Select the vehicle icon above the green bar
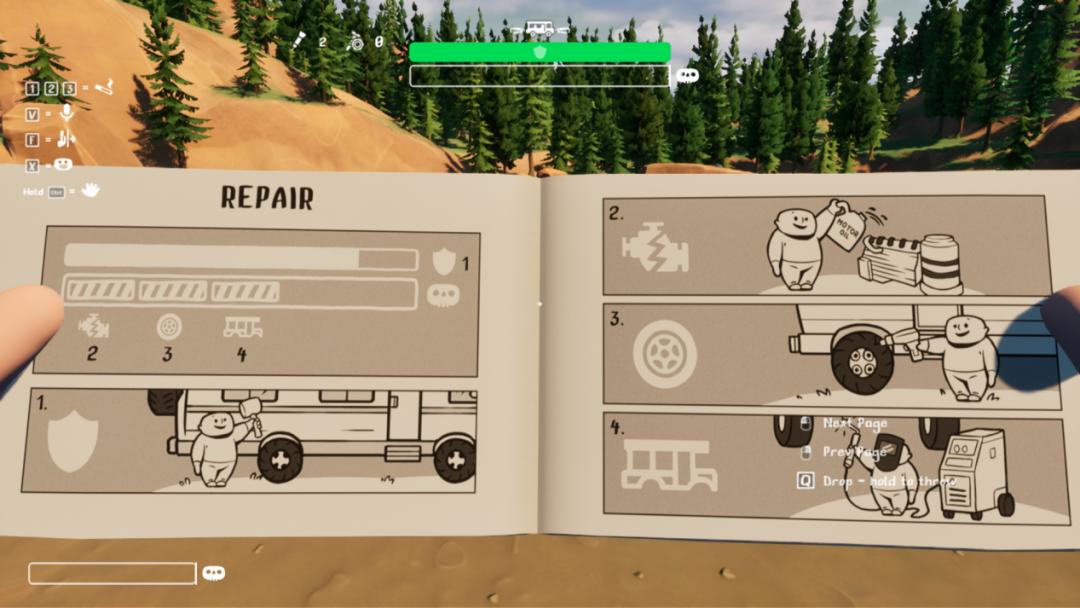This screenshot has width=1080, height=608. point(539,30)
